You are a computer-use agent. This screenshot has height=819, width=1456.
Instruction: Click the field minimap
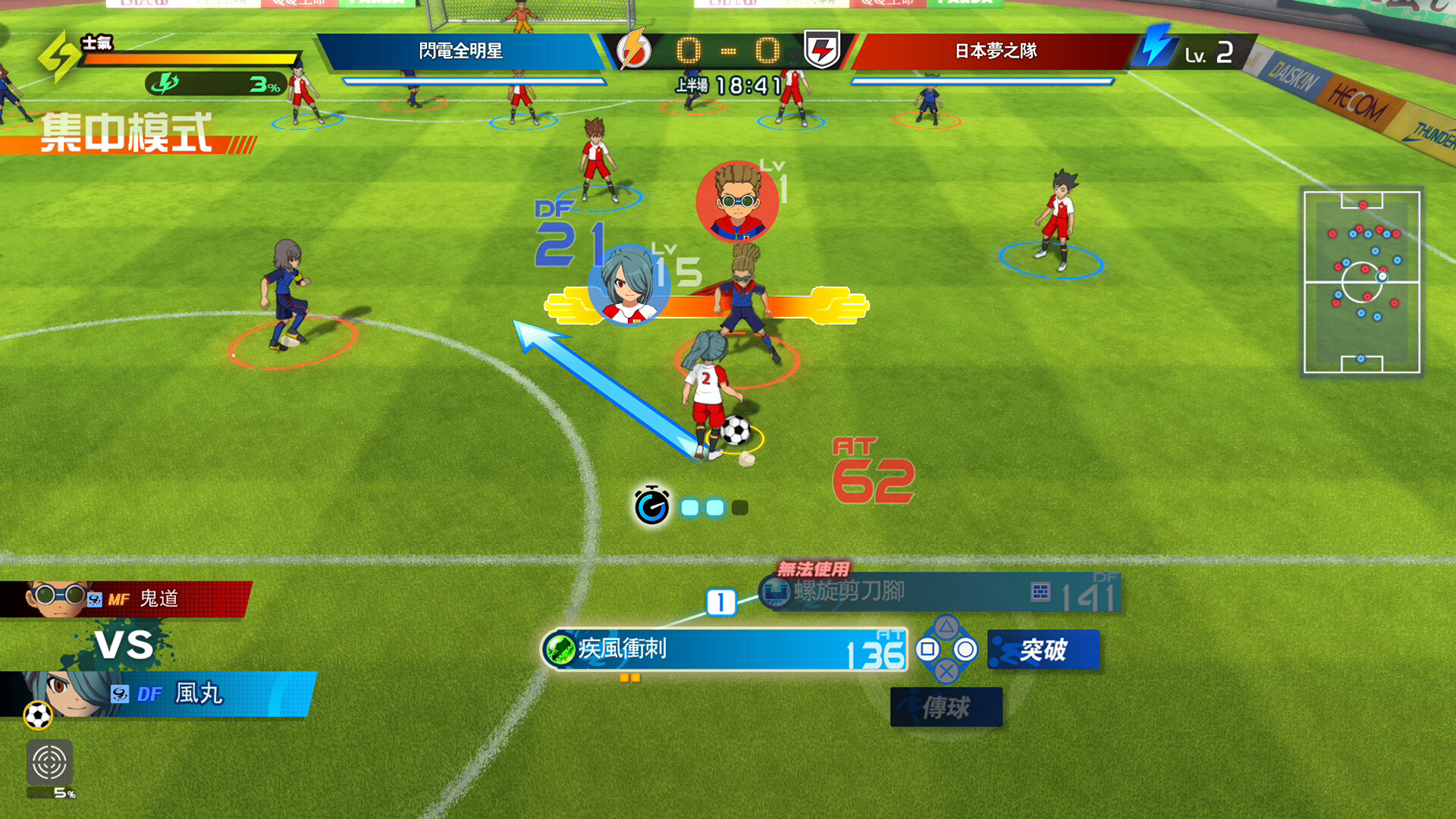[1361, 282]
